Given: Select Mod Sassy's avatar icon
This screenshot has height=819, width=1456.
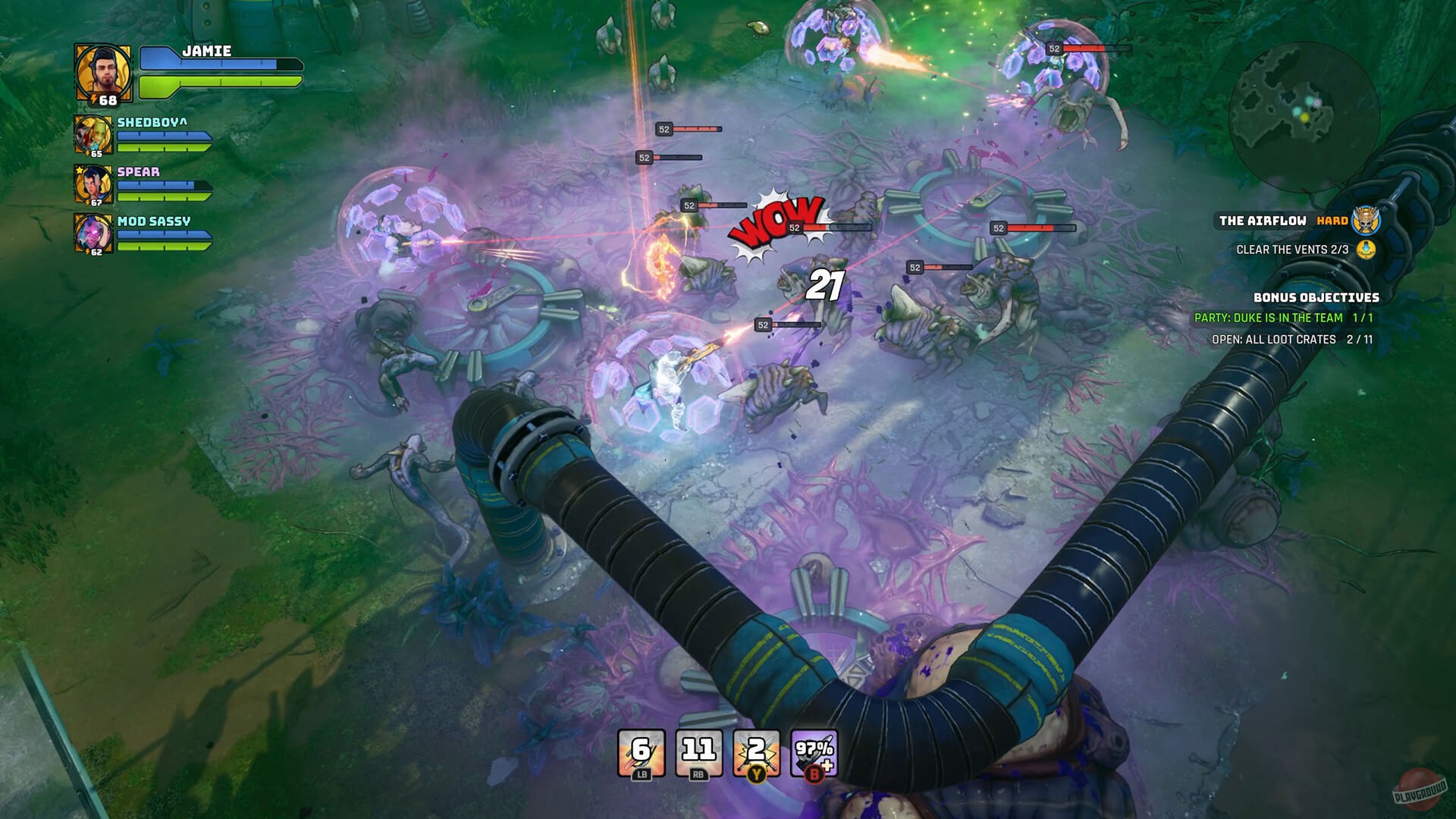Looking at the screenshot, I should pyautogui.click(x=93, y=234).
